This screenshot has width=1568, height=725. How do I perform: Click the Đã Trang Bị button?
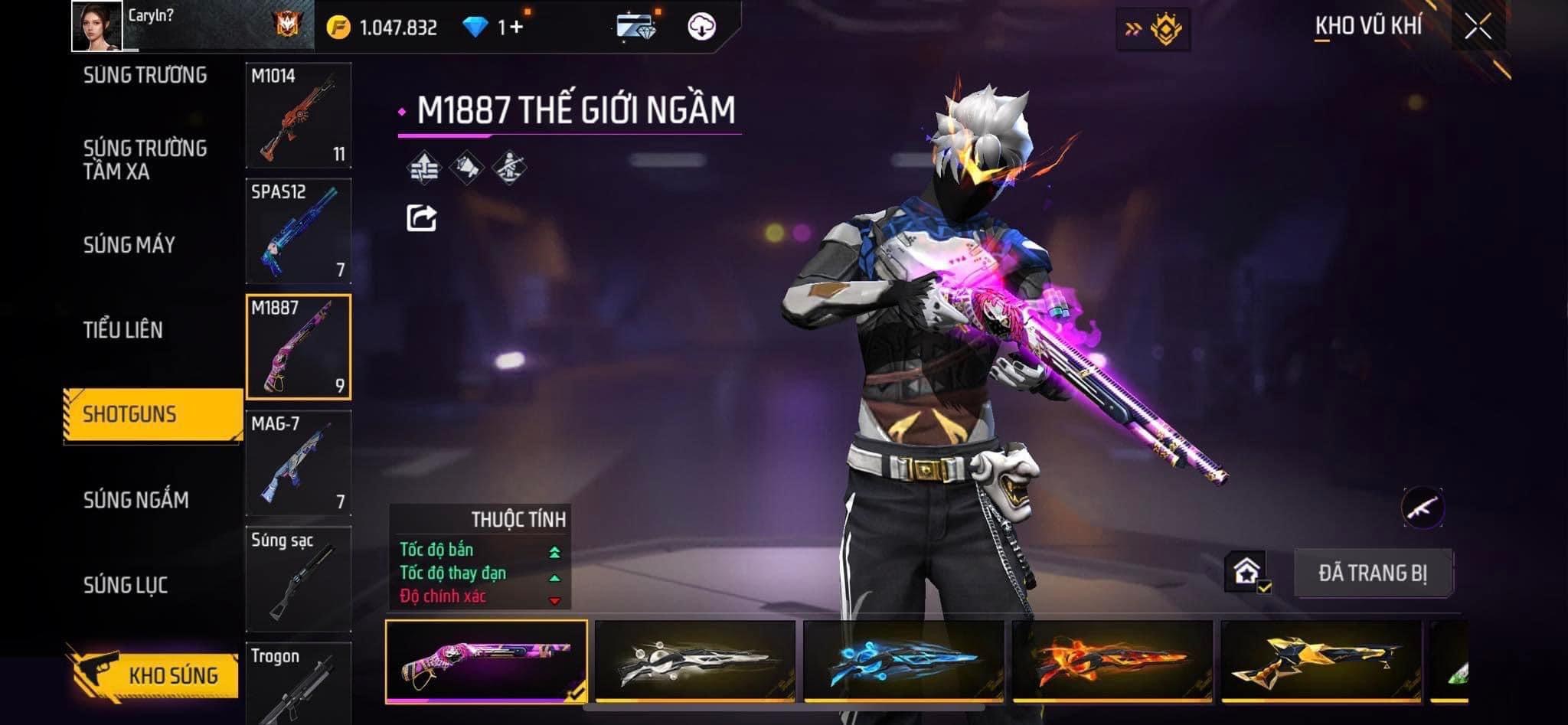(x=1372, y=573)
